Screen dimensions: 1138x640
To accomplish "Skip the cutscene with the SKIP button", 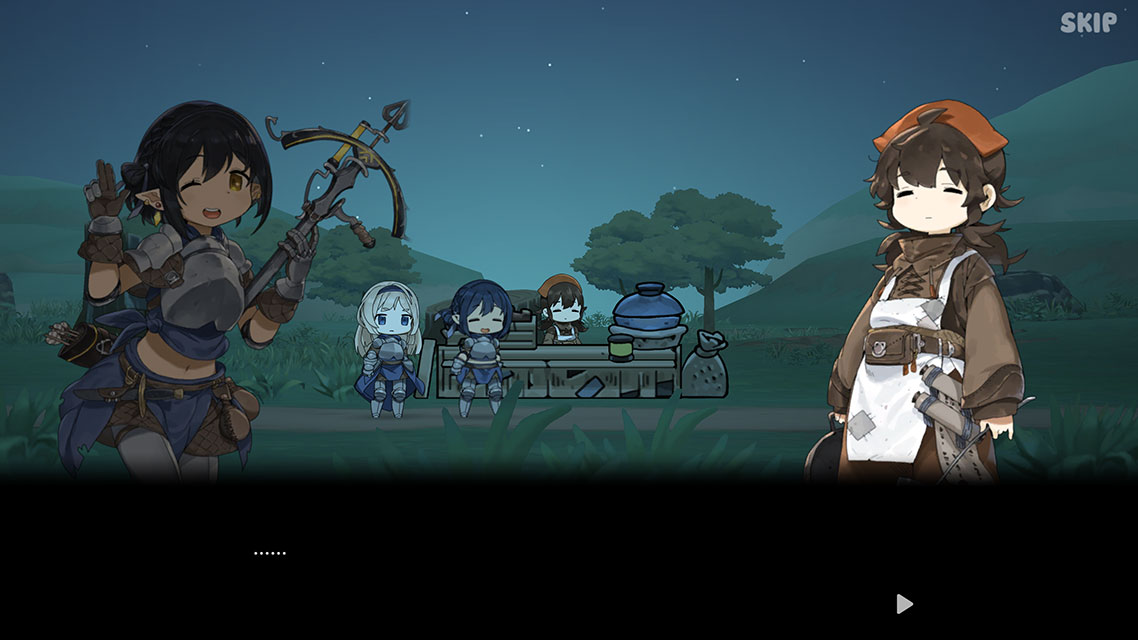I will (1088, 23).
